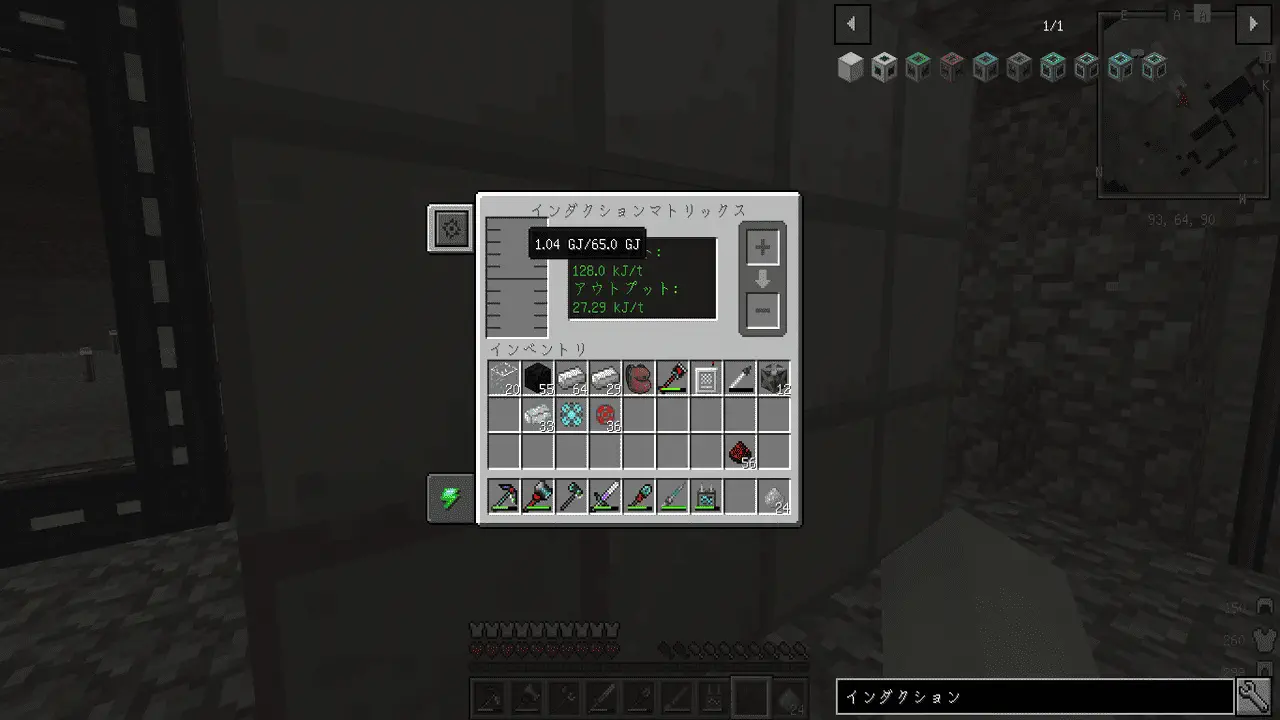
Task: Focus the JEI search field
Action: point(1034,697)
